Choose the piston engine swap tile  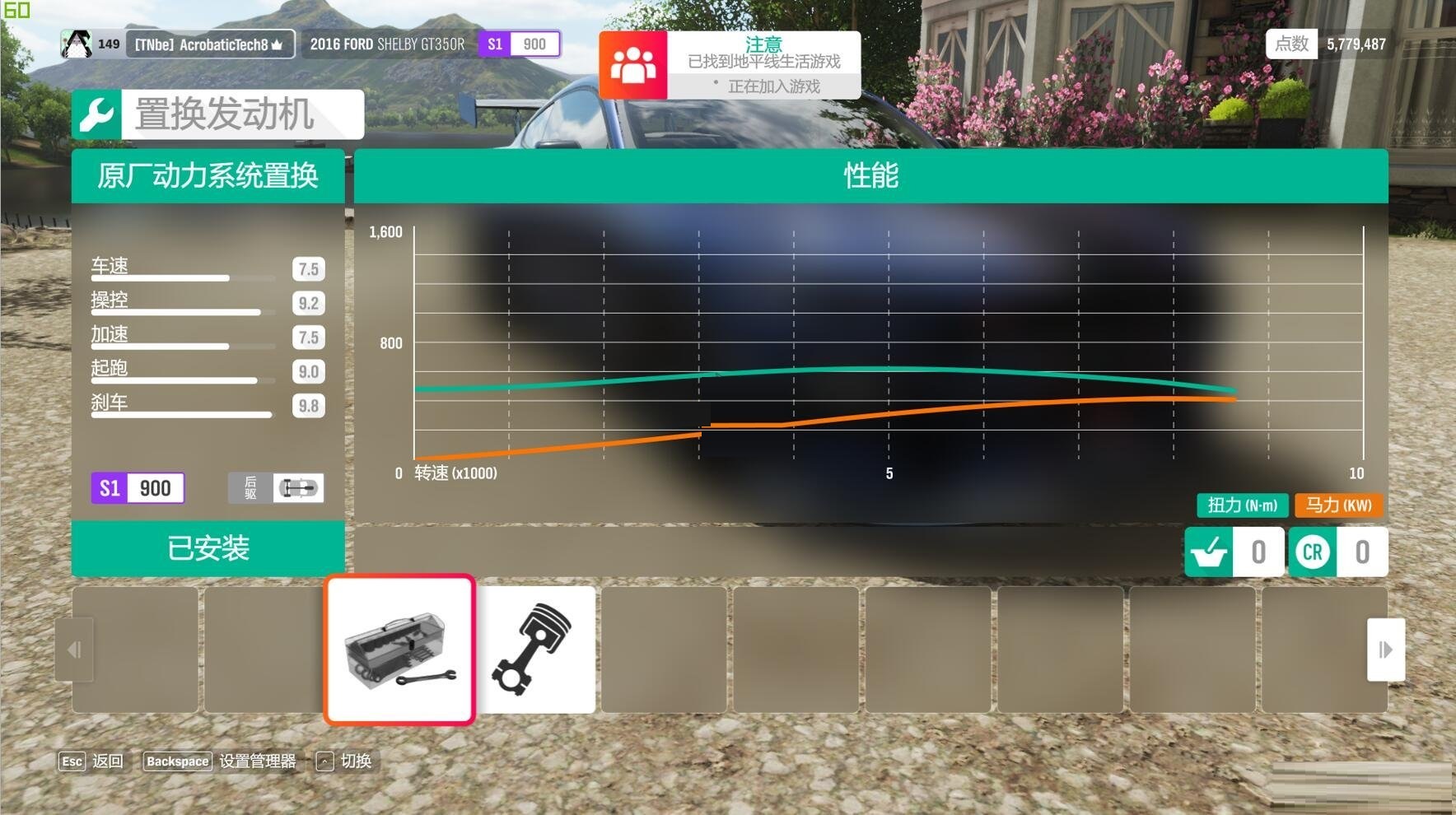535,650
